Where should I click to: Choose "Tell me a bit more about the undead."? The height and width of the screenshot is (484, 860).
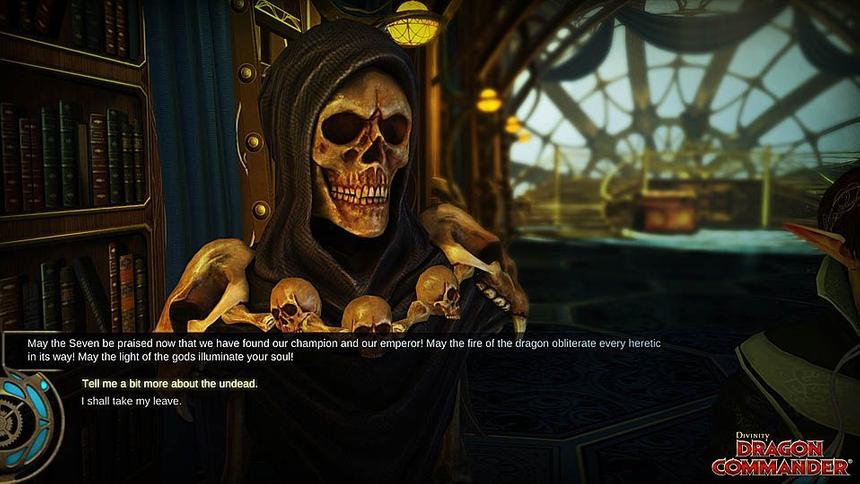pyautogui.click(x=169, y=384)
